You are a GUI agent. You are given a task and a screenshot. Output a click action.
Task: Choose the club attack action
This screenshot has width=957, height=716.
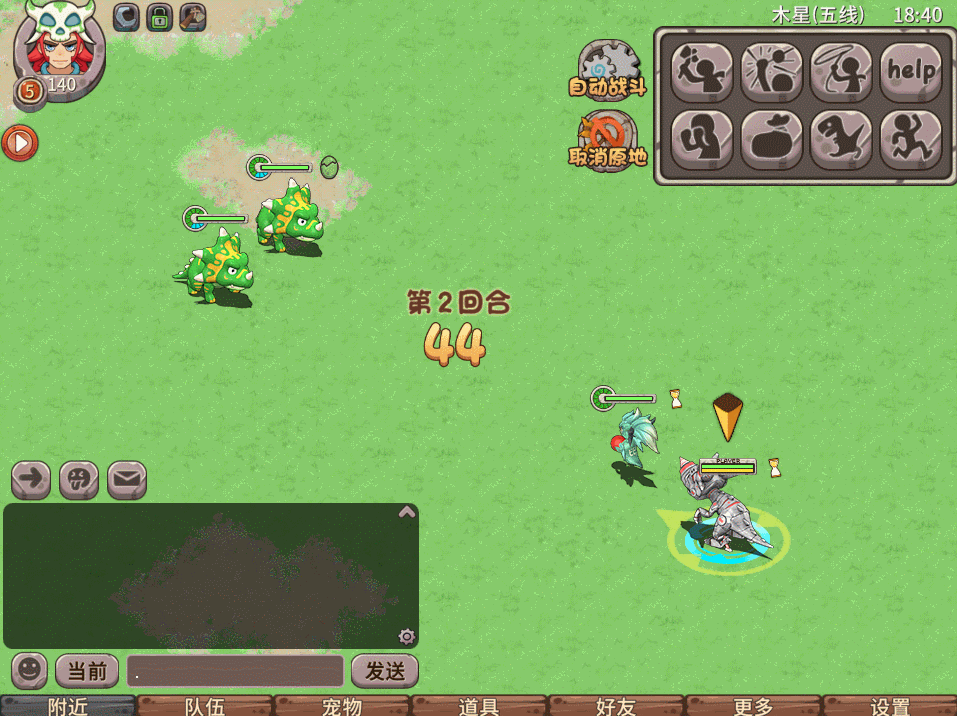click(701, 70)
